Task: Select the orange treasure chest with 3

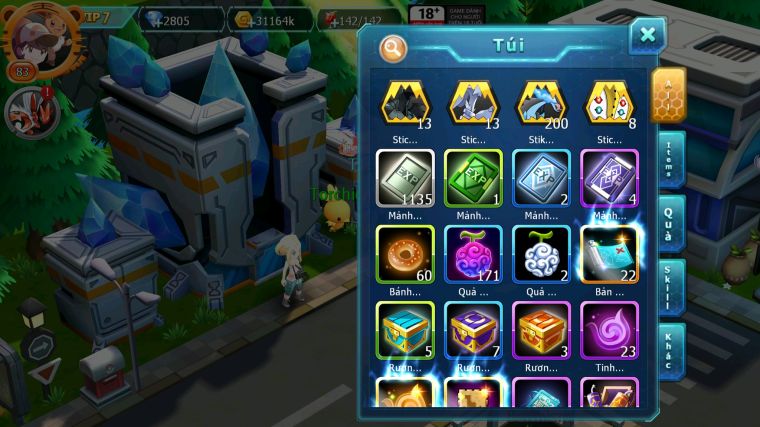Action: point(541,330)
